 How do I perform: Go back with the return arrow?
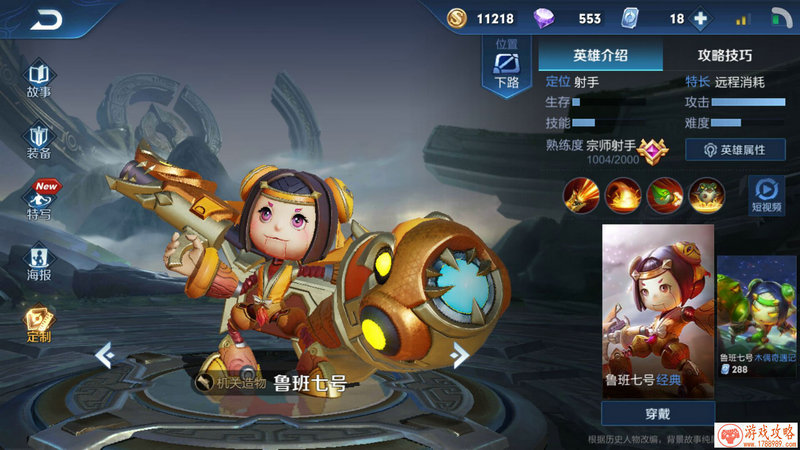pos(46,18)
